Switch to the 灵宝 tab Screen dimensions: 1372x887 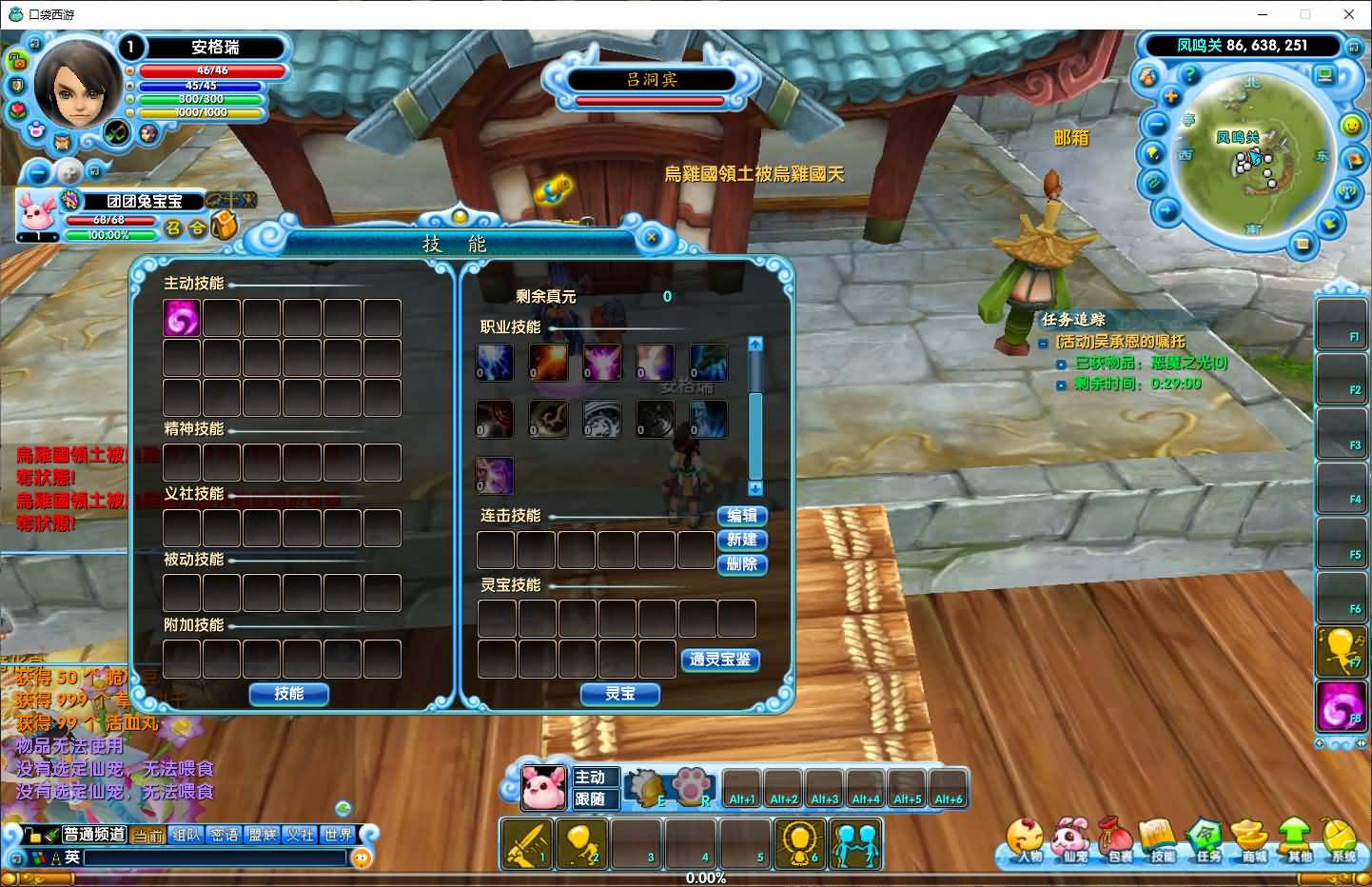tap(619, 695)
